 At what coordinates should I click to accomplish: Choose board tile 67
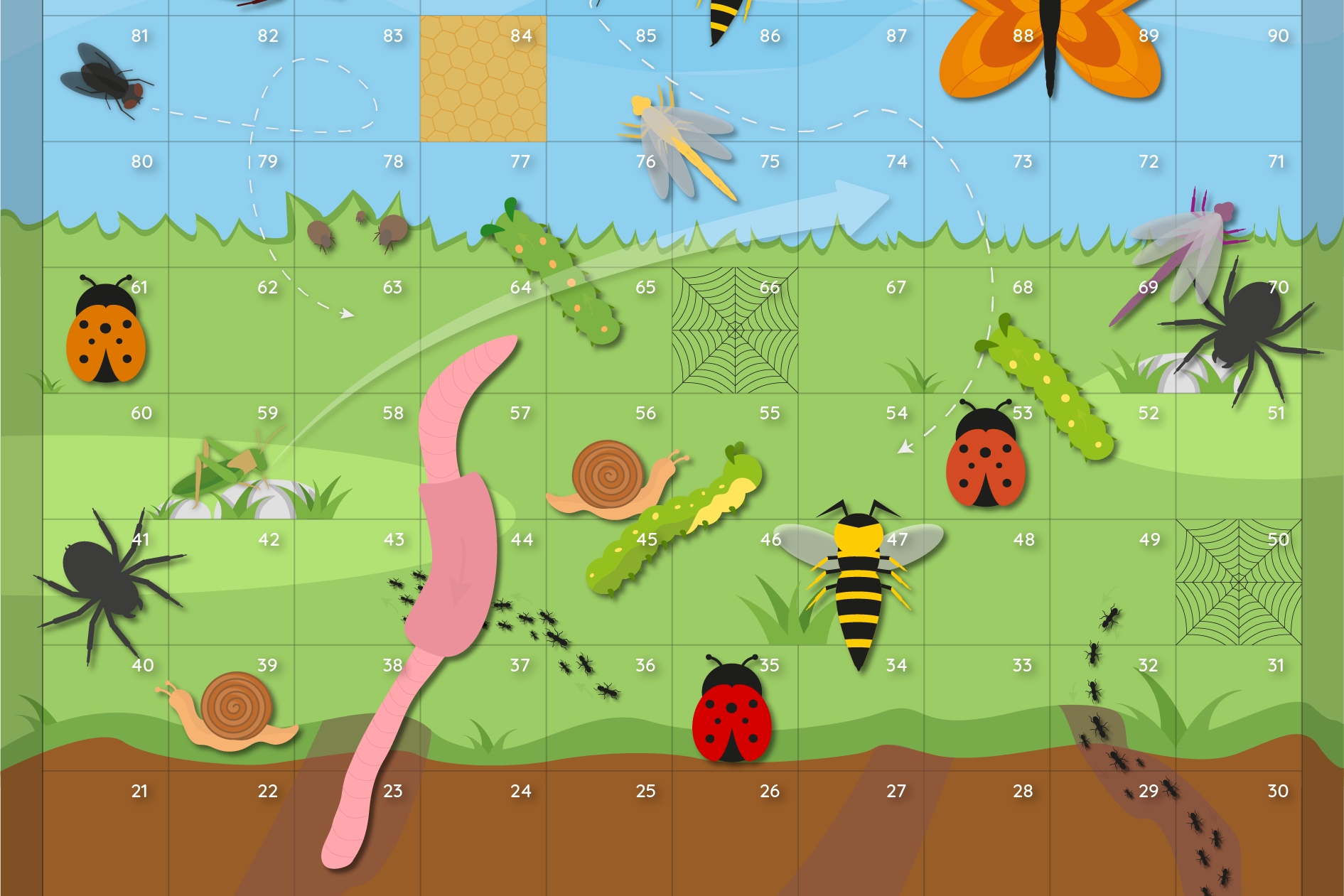(x=861, y=330)
